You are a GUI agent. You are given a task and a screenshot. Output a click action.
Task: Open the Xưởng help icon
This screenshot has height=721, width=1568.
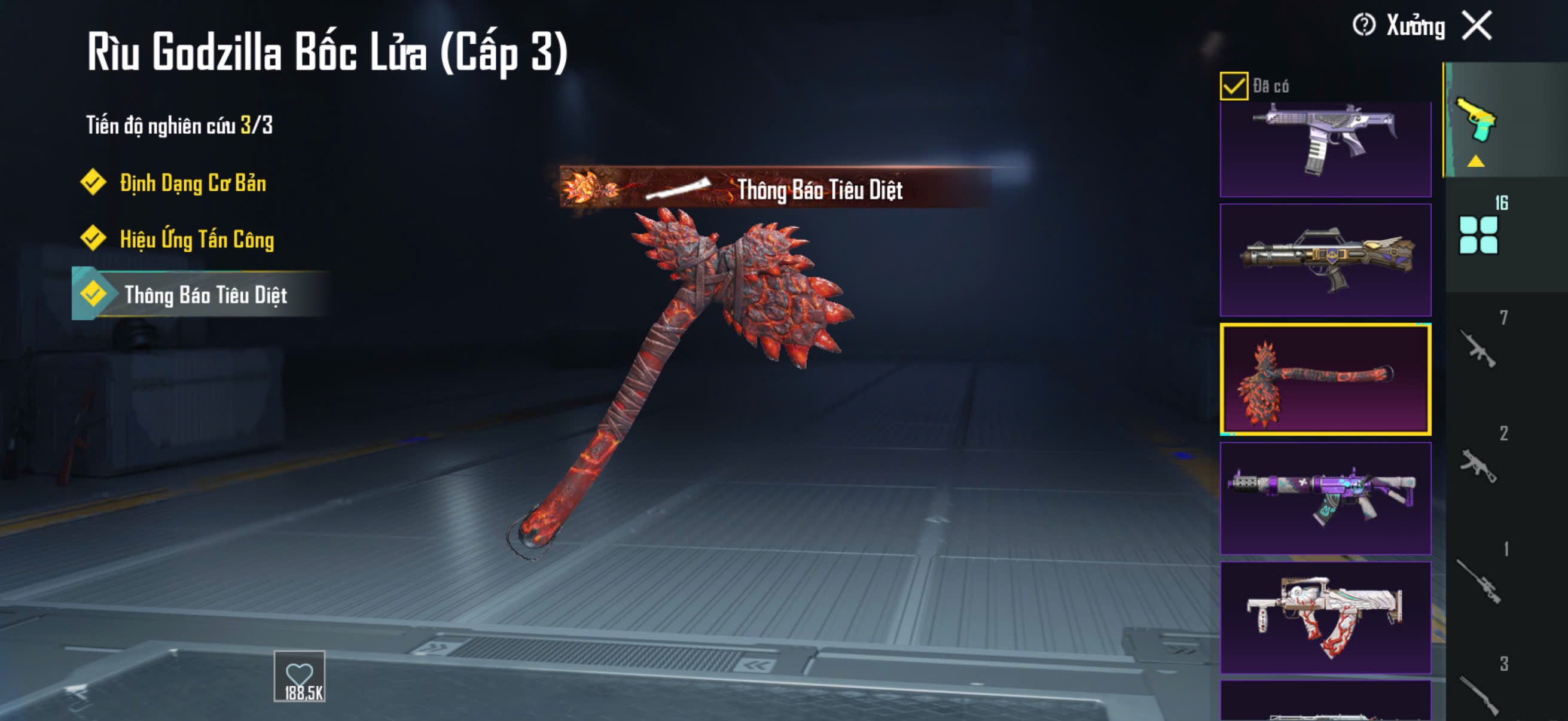(1363, 26)
